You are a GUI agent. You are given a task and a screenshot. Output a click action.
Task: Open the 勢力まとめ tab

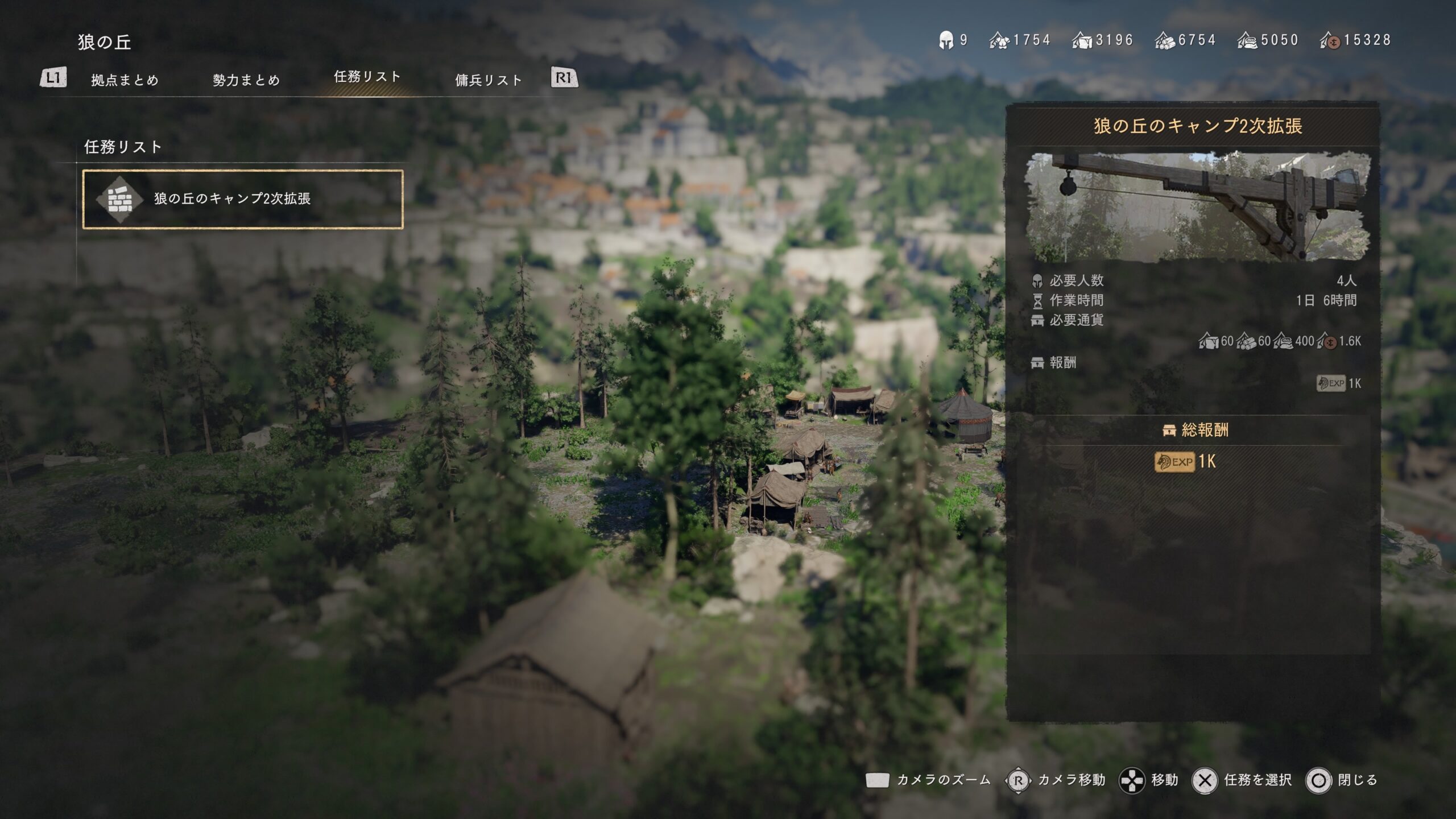click(x=246, y=80)
